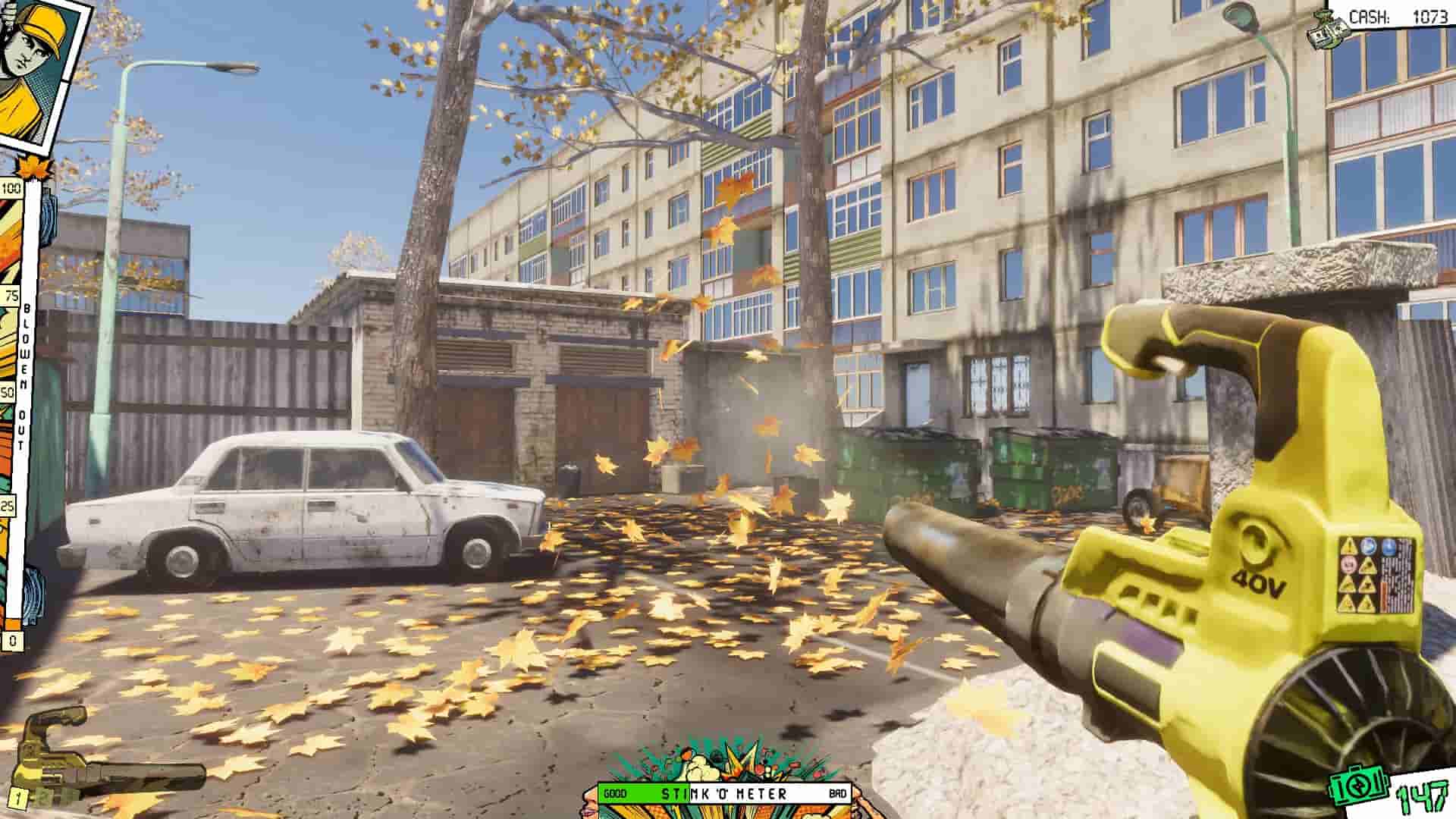The height and width of the screenshot is (819, 1456).
Task: Click the 50 mark on the Blown Out meter
Action: (8, 394)
